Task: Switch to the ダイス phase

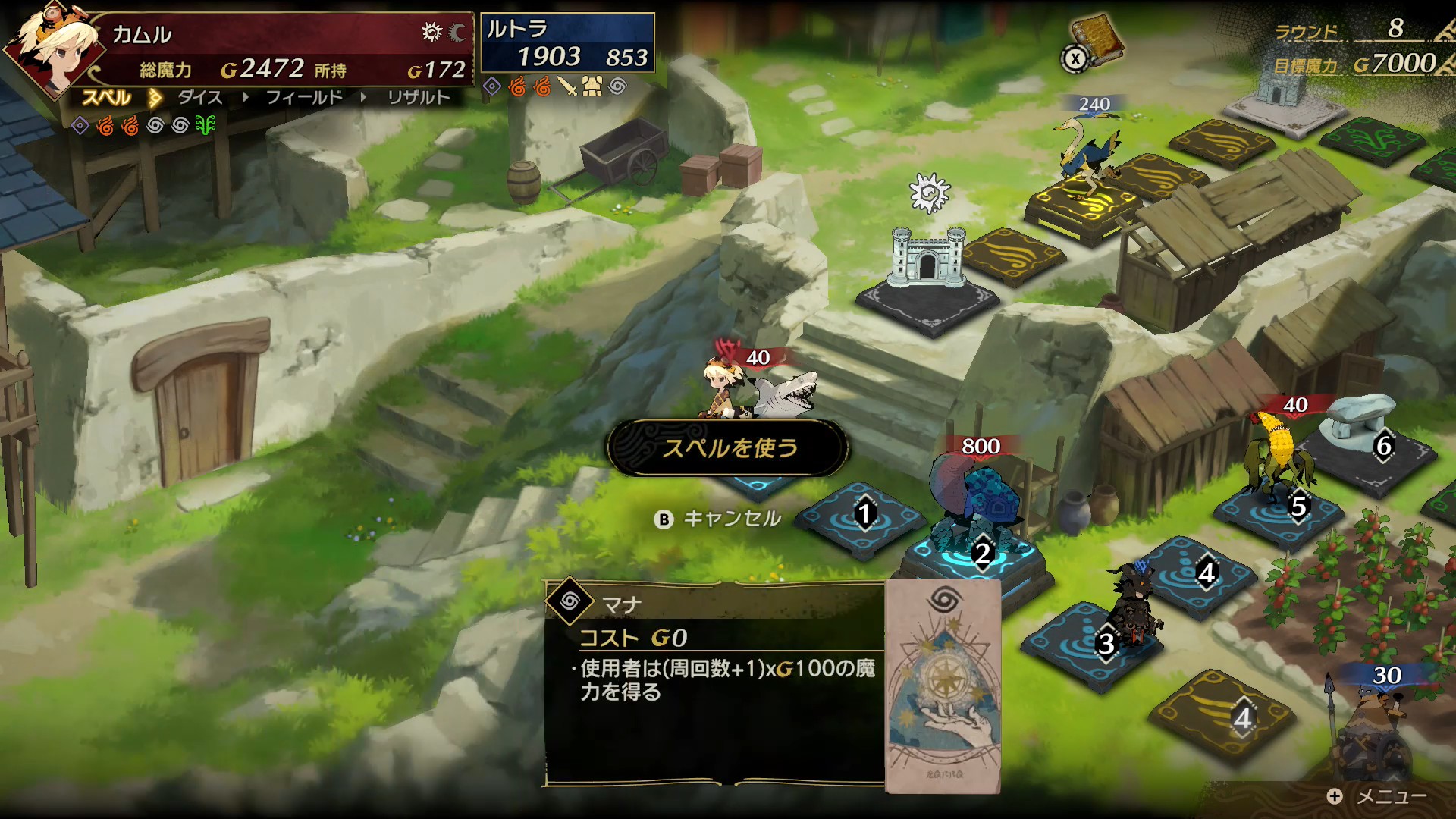Action: [200, 98]
